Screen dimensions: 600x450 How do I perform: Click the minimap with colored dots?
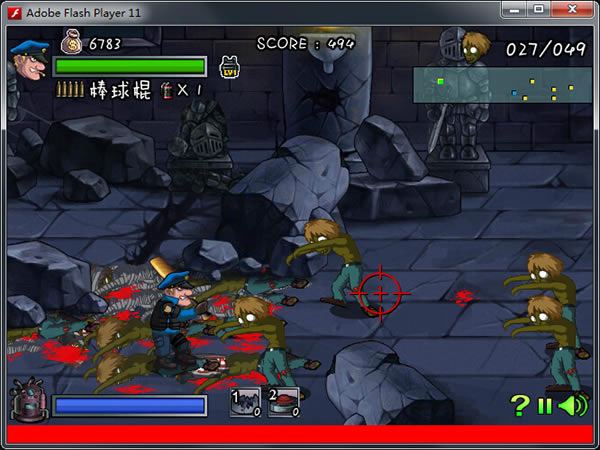coord(502,86)
